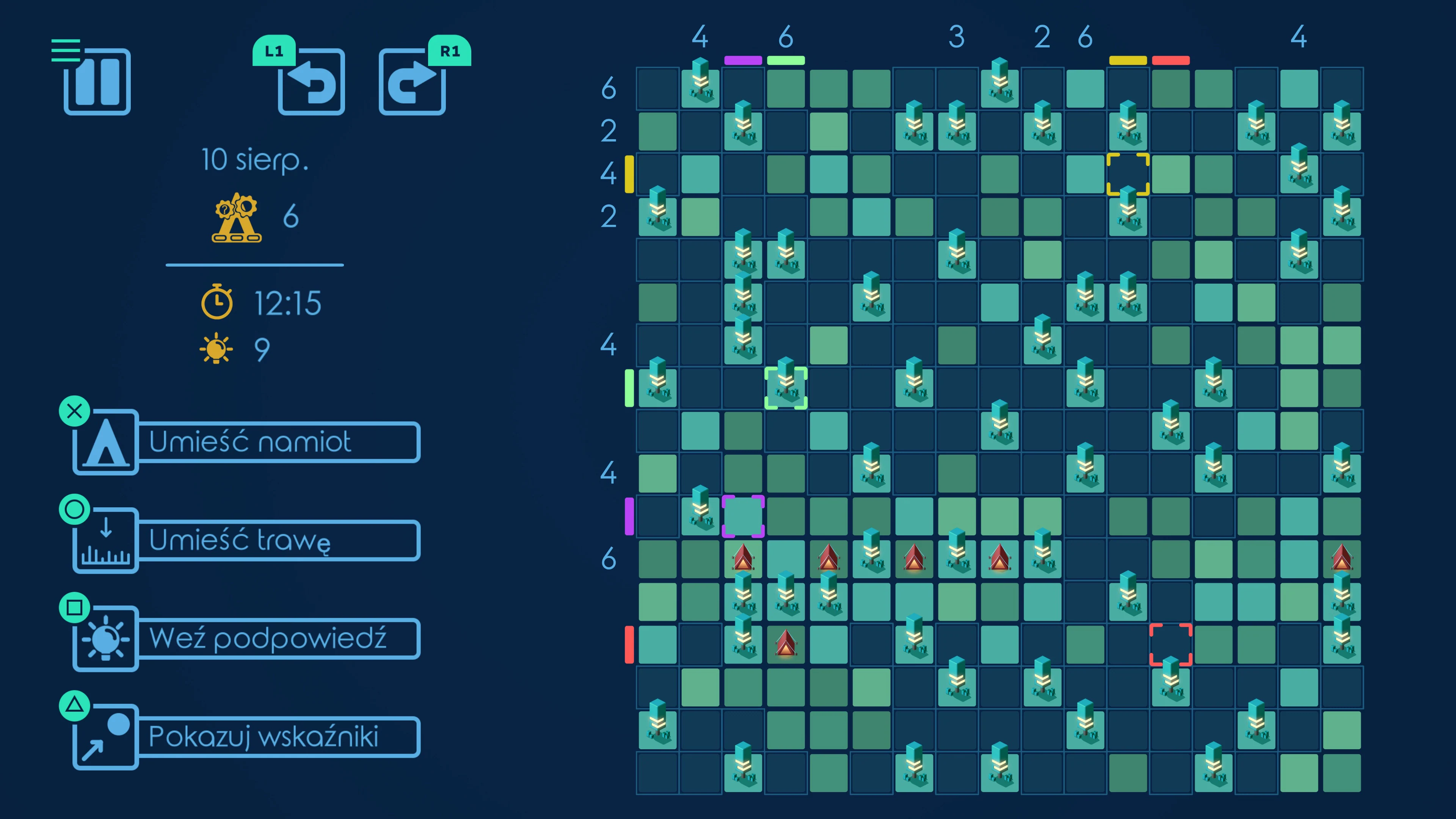Viewport: 1456px width, 819px height.
Task: Click the stopwatch timer icon
Action: tap(216, 303)
